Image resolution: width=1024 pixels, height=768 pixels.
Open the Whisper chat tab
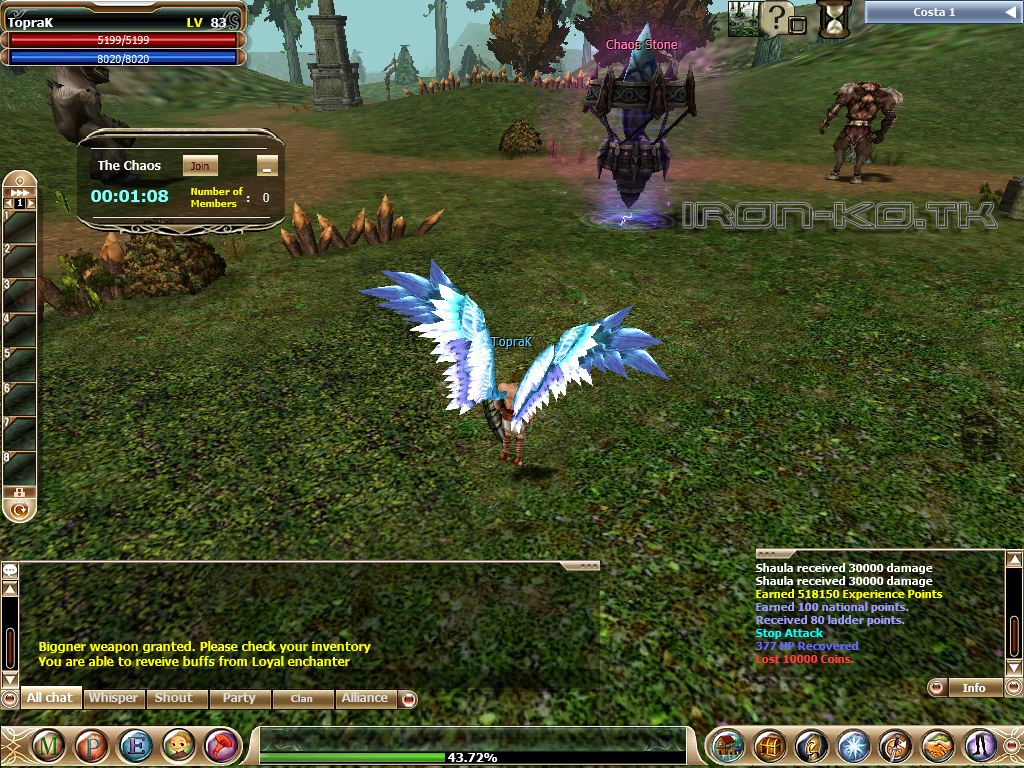[x=113, y=698]
